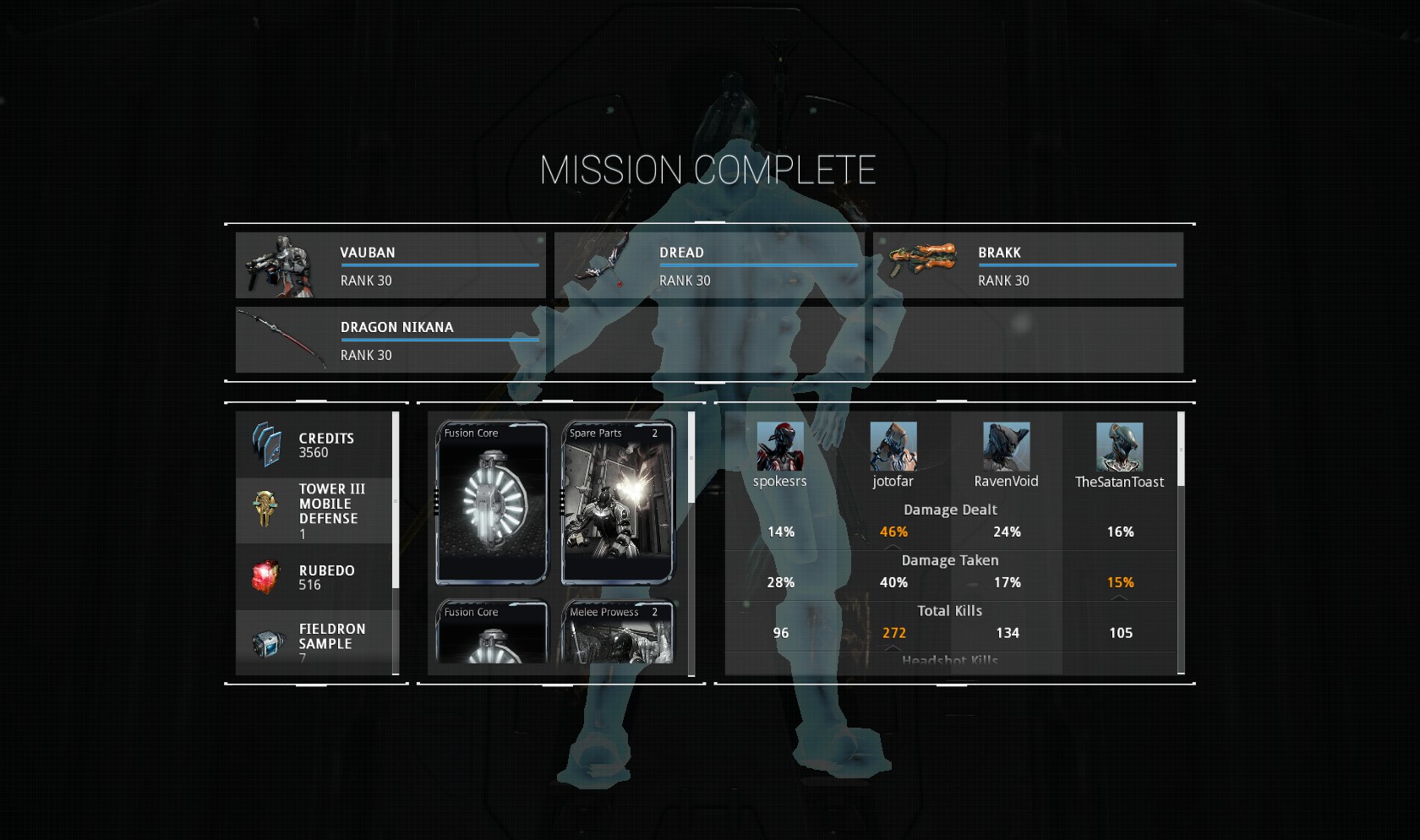Choose the Fieldron Sample reward row
Screen dimensions: 1420x840
[314, 642]
